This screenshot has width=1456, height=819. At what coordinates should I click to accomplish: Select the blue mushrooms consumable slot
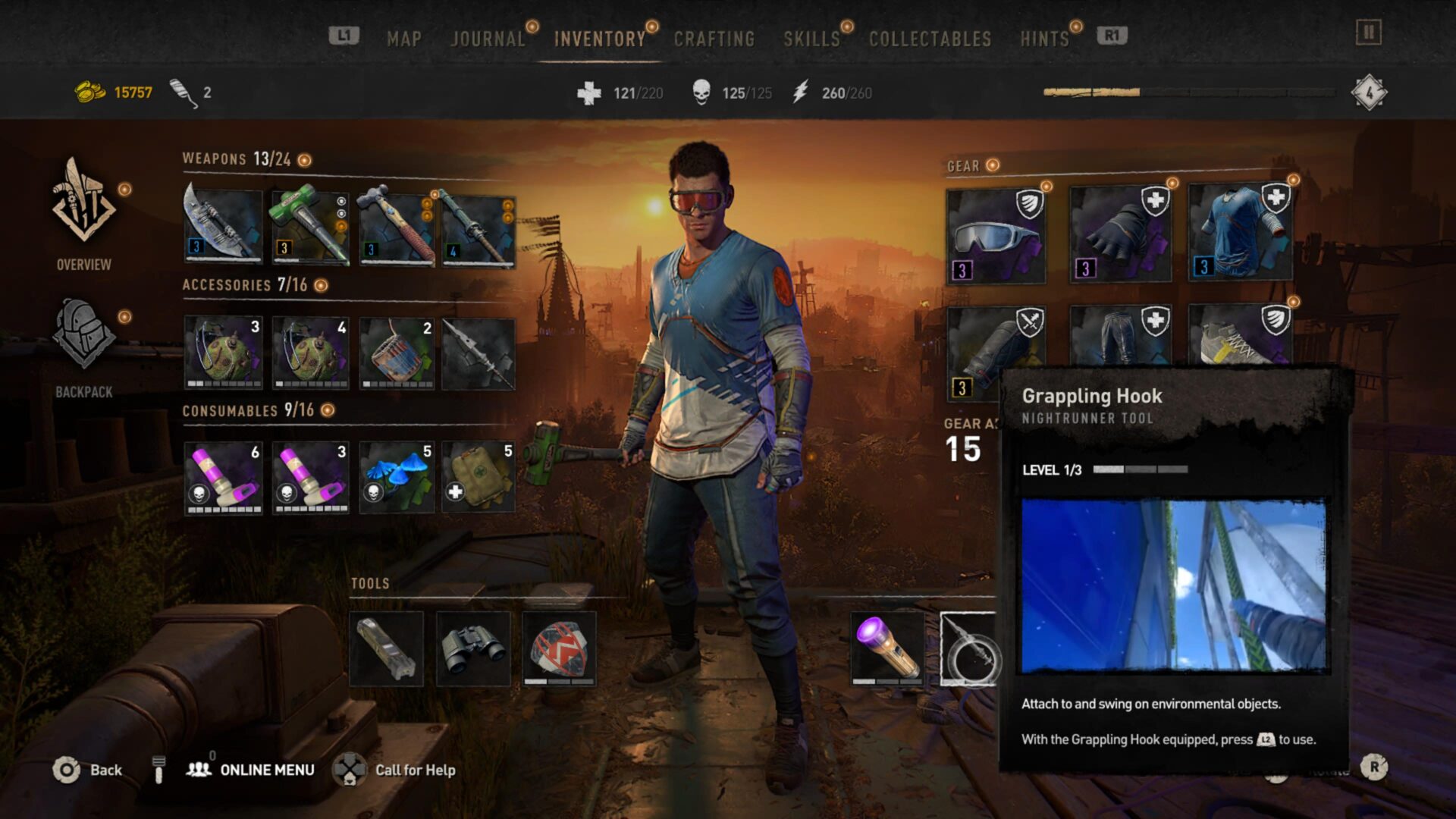coord(397,478)
